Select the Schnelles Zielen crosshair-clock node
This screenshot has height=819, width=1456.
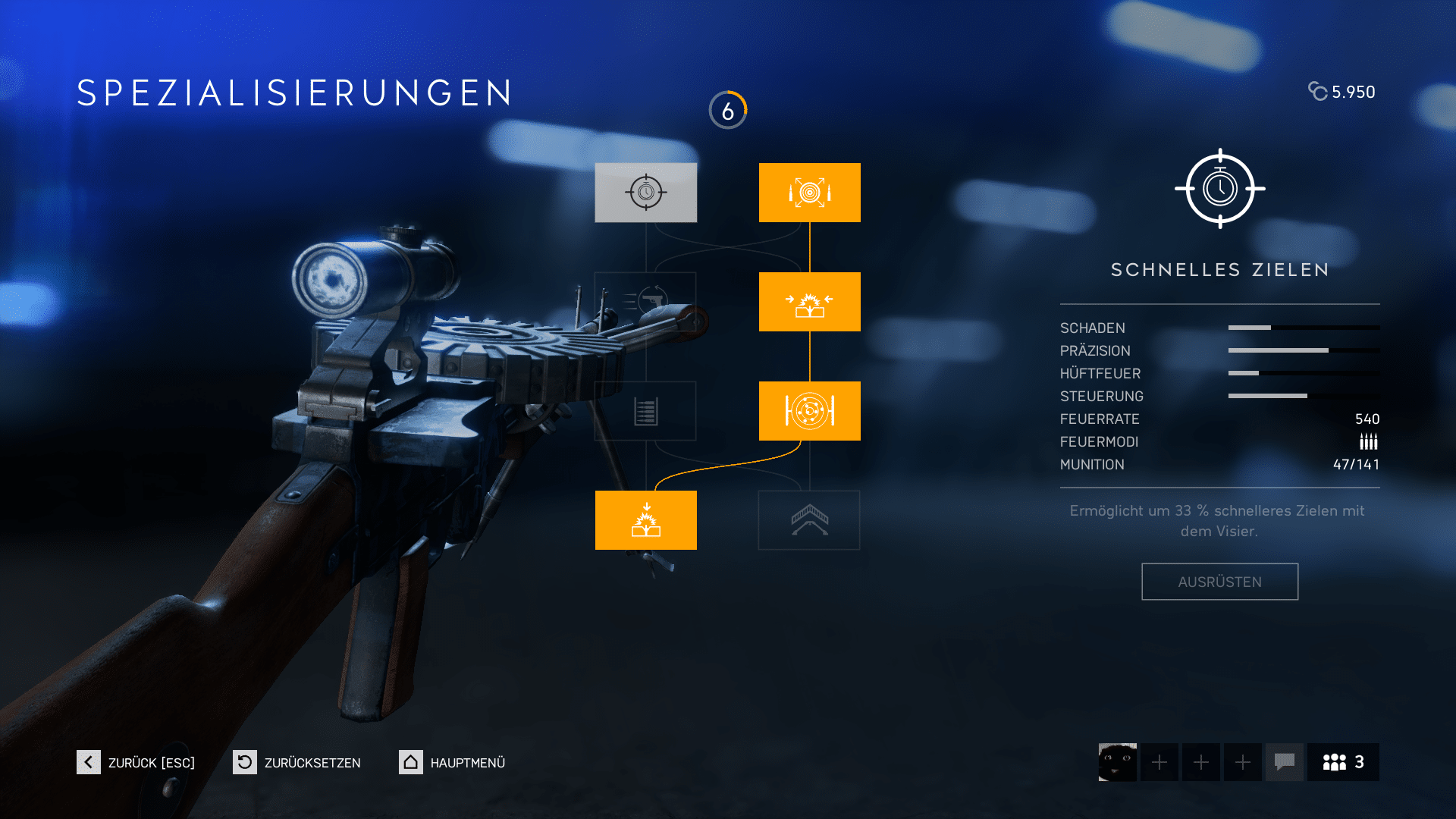tap(645, 193)
